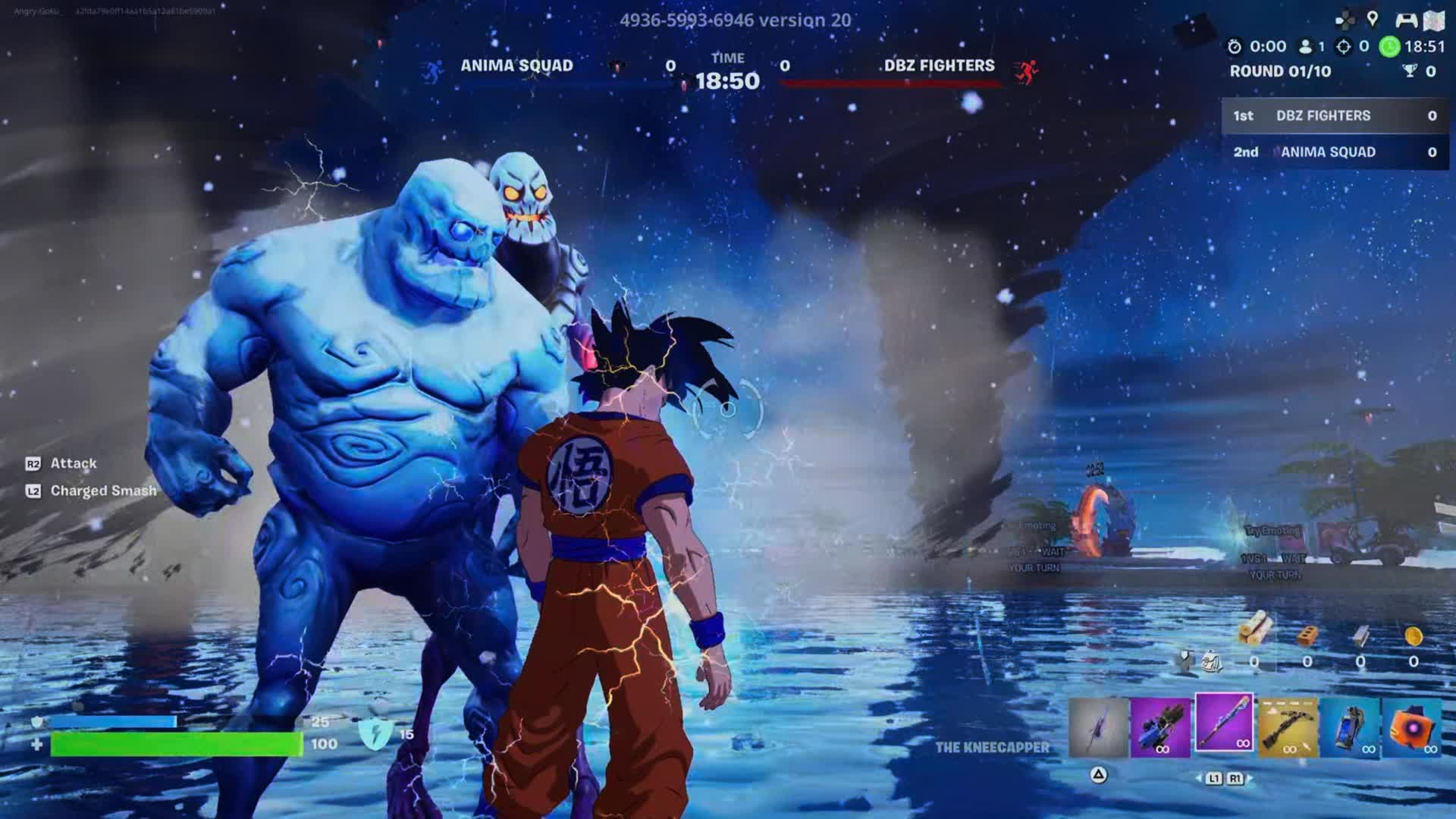
Task: Click the Anima Squad 2nd place row
Action: click(1335, 152)
